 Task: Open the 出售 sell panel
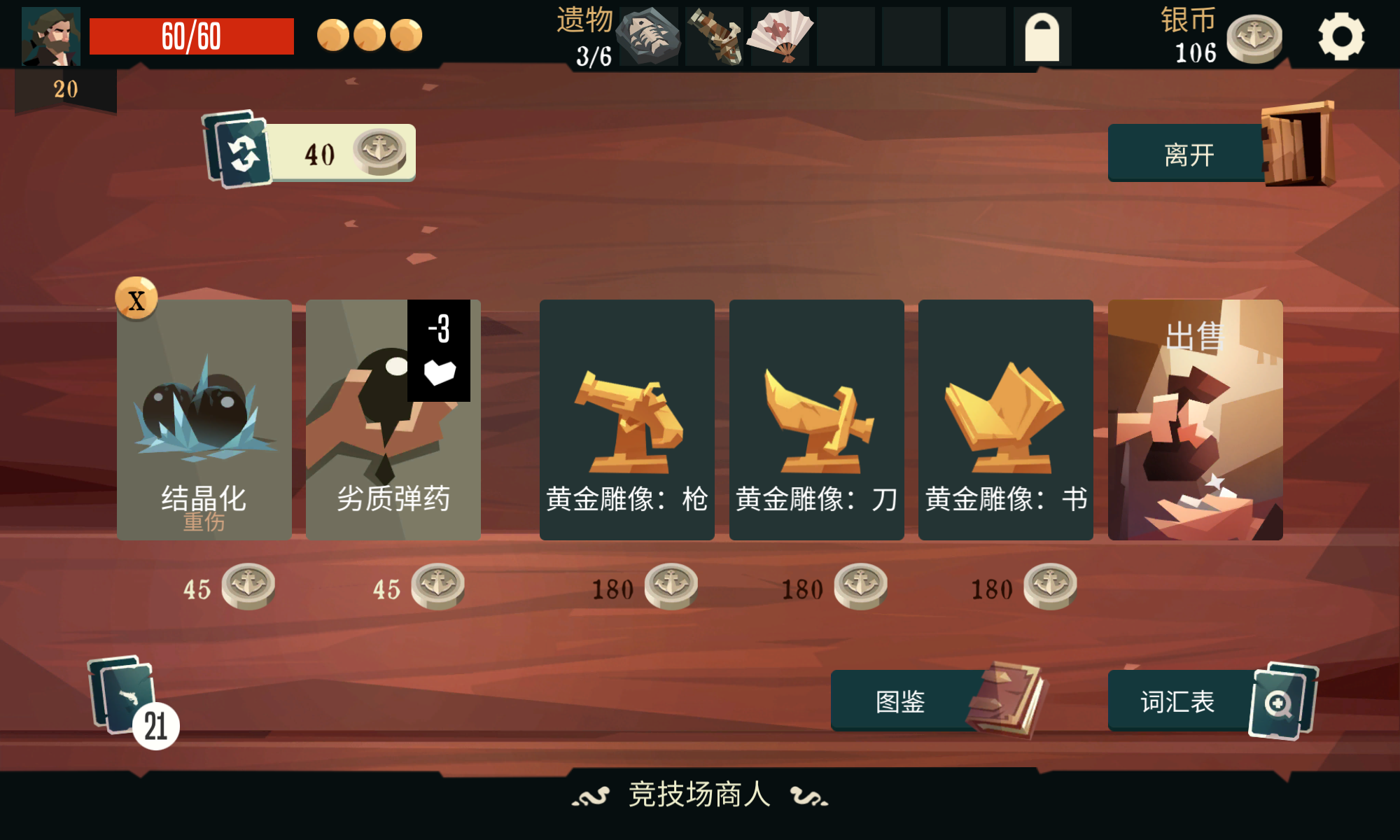tap(1196, 420)
